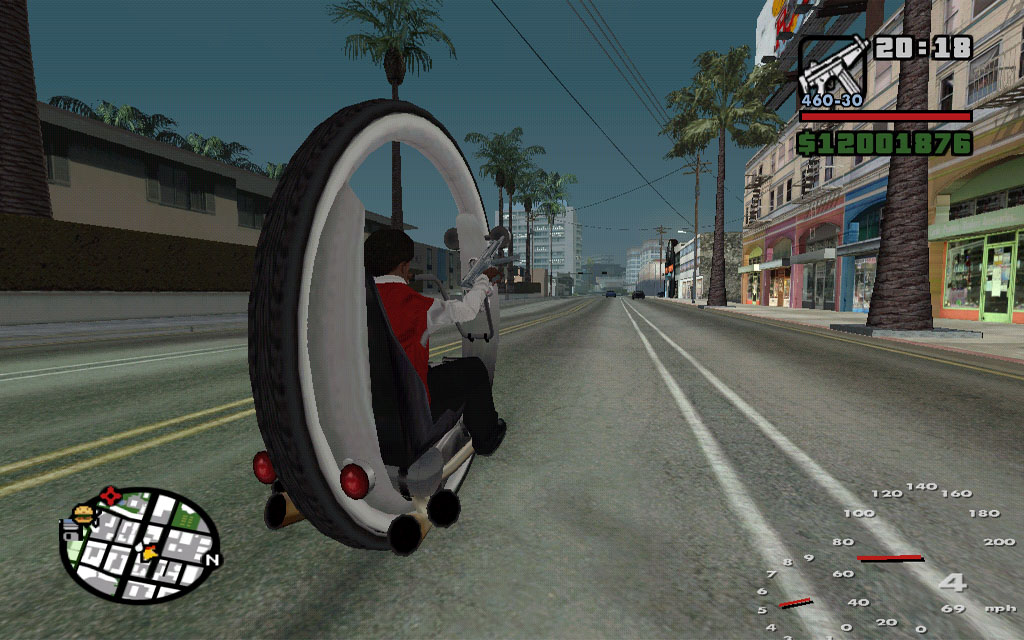Screen dimensions: 1024x640
Task: Select the submachine gun weapon icon
Action: (833, 65)
